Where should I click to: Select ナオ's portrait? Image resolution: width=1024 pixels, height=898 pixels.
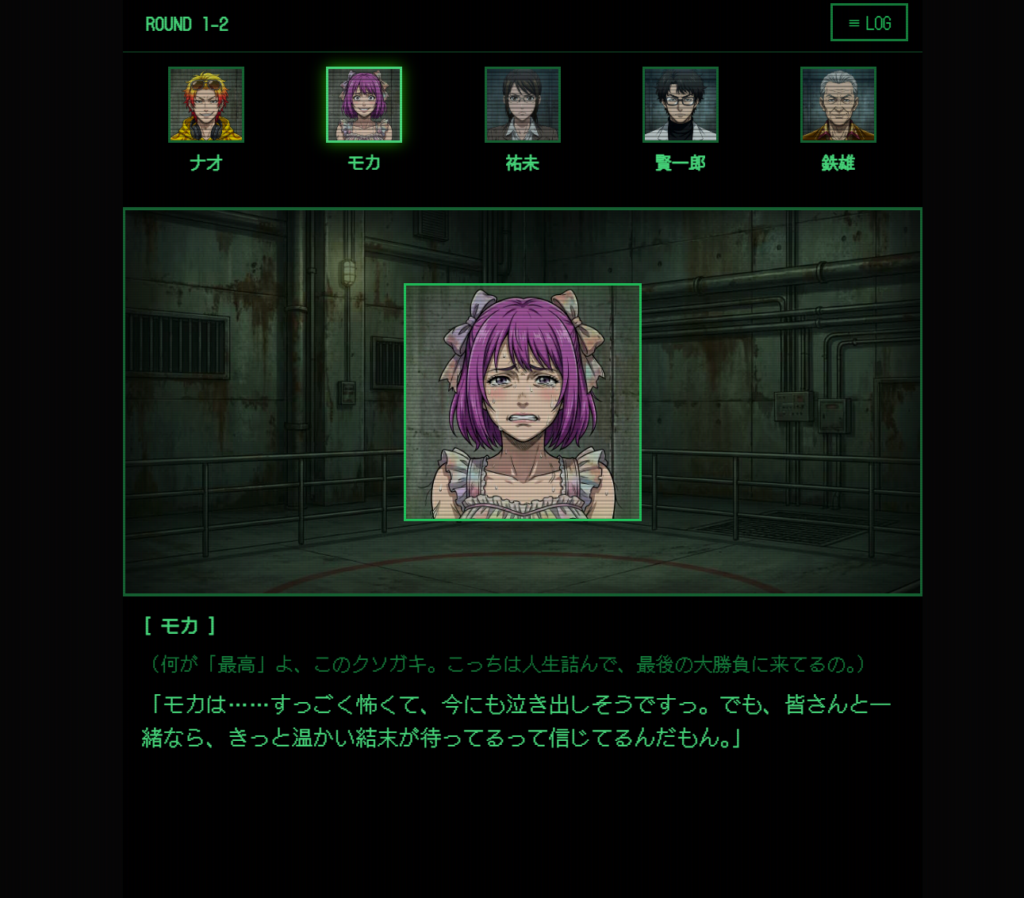coord(206,105)
